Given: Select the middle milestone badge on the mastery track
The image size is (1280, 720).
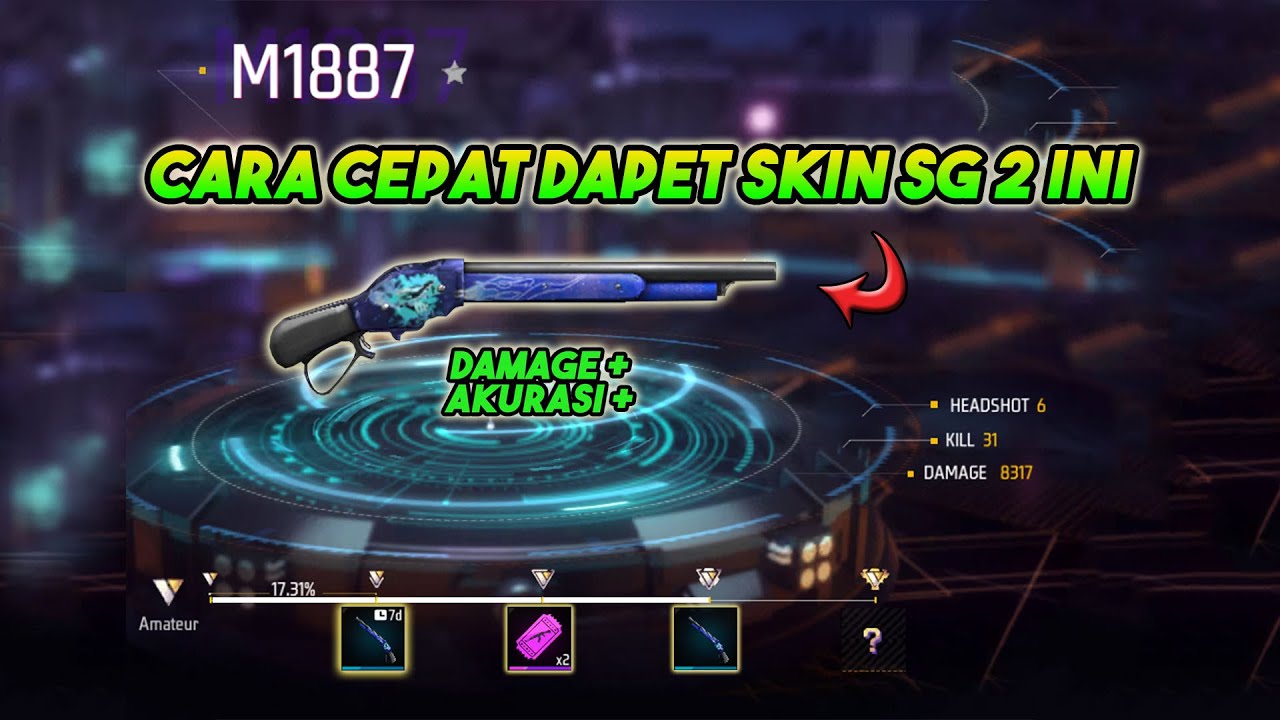Looking at the screenshot, I should pyautogui.click(x=541, y=576).
